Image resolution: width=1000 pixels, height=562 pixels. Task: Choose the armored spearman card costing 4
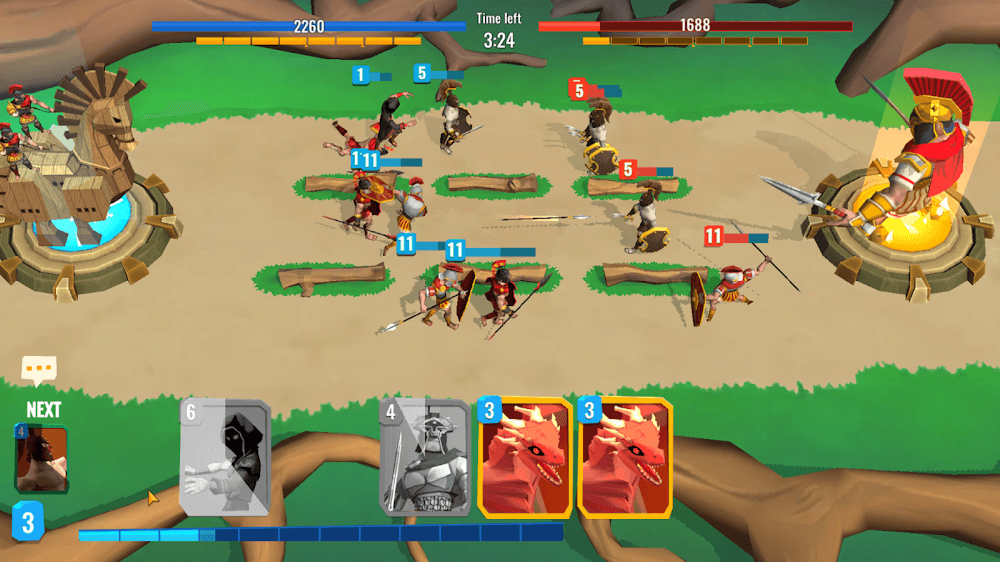coord(424,457)
